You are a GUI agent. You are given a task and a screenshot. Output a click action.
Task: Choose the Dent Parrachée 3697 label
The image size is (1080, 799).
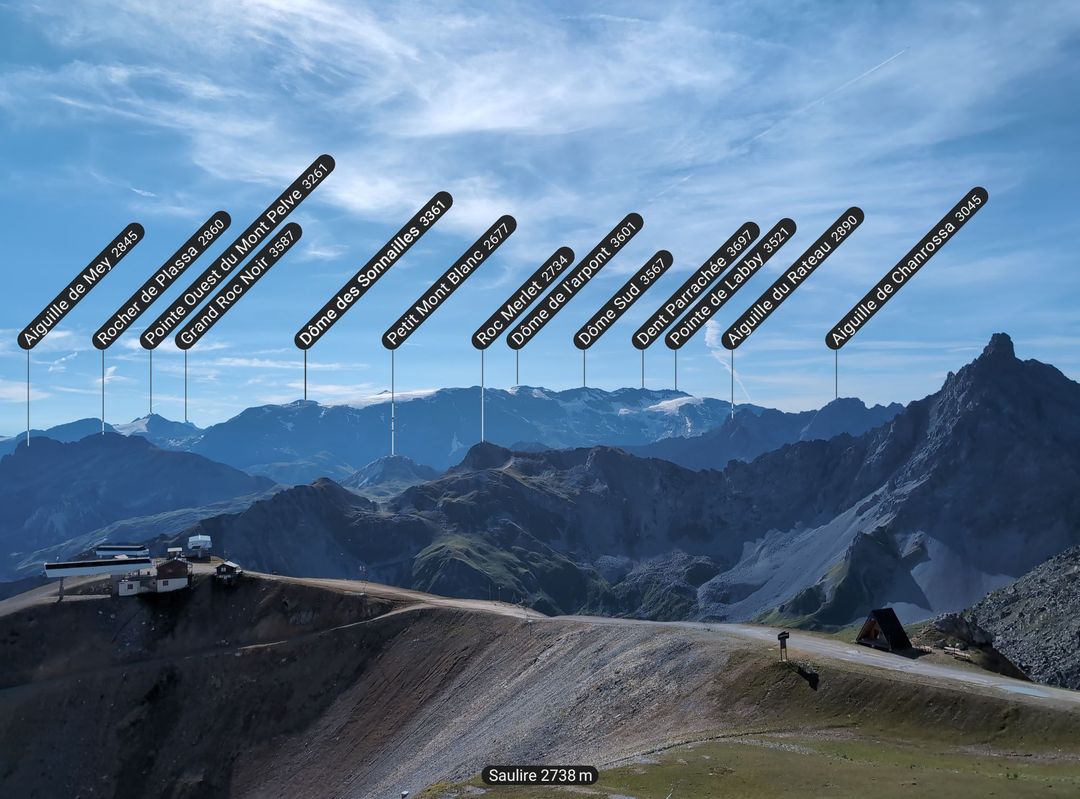[x=695, y=286]
